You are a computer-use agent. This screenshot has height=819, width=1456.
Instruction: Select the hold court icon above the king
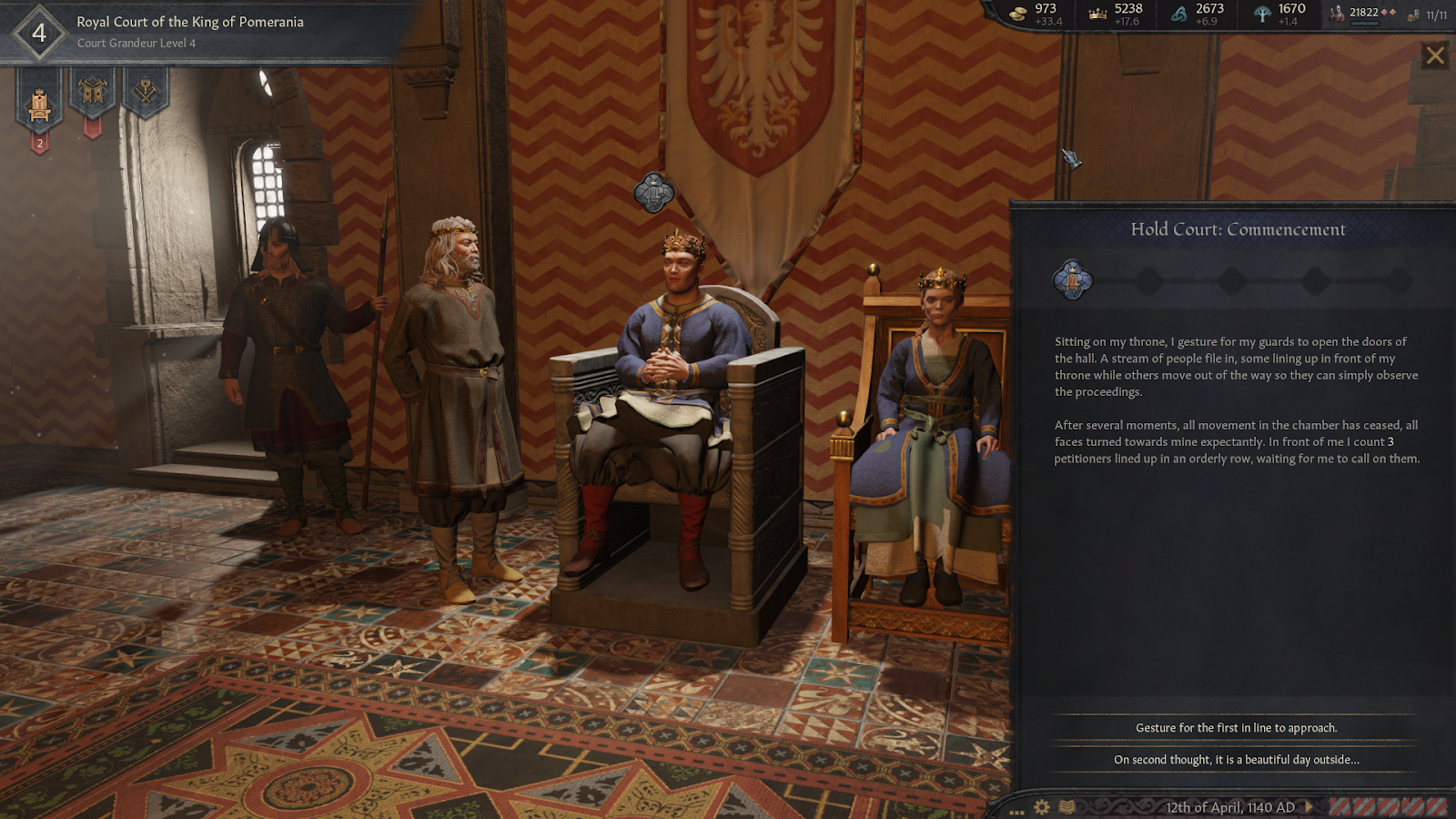coord(653,192)
